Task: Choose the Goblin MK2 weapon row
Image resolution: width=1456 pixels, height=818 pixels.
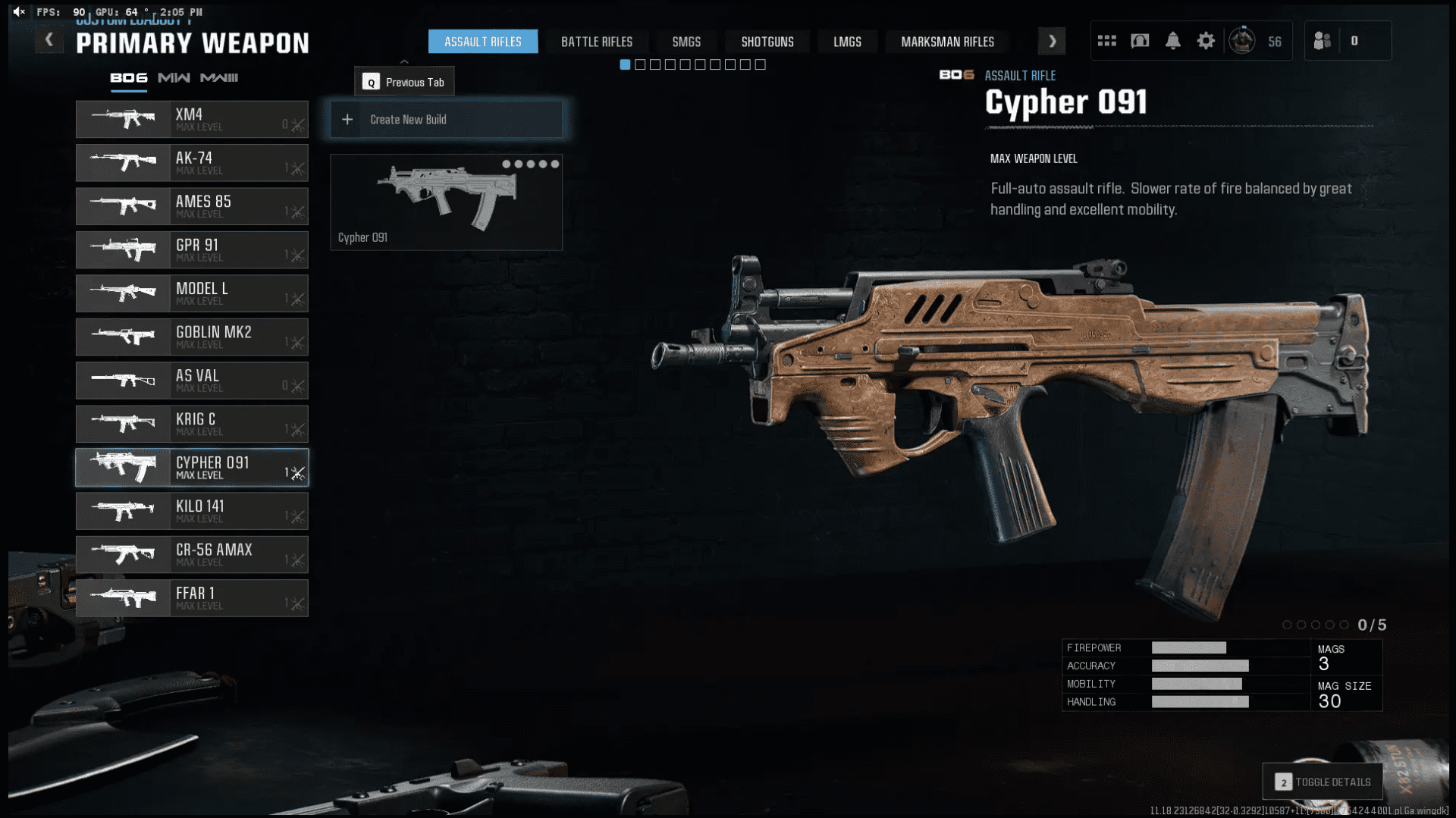Action: tap(192, 337)
